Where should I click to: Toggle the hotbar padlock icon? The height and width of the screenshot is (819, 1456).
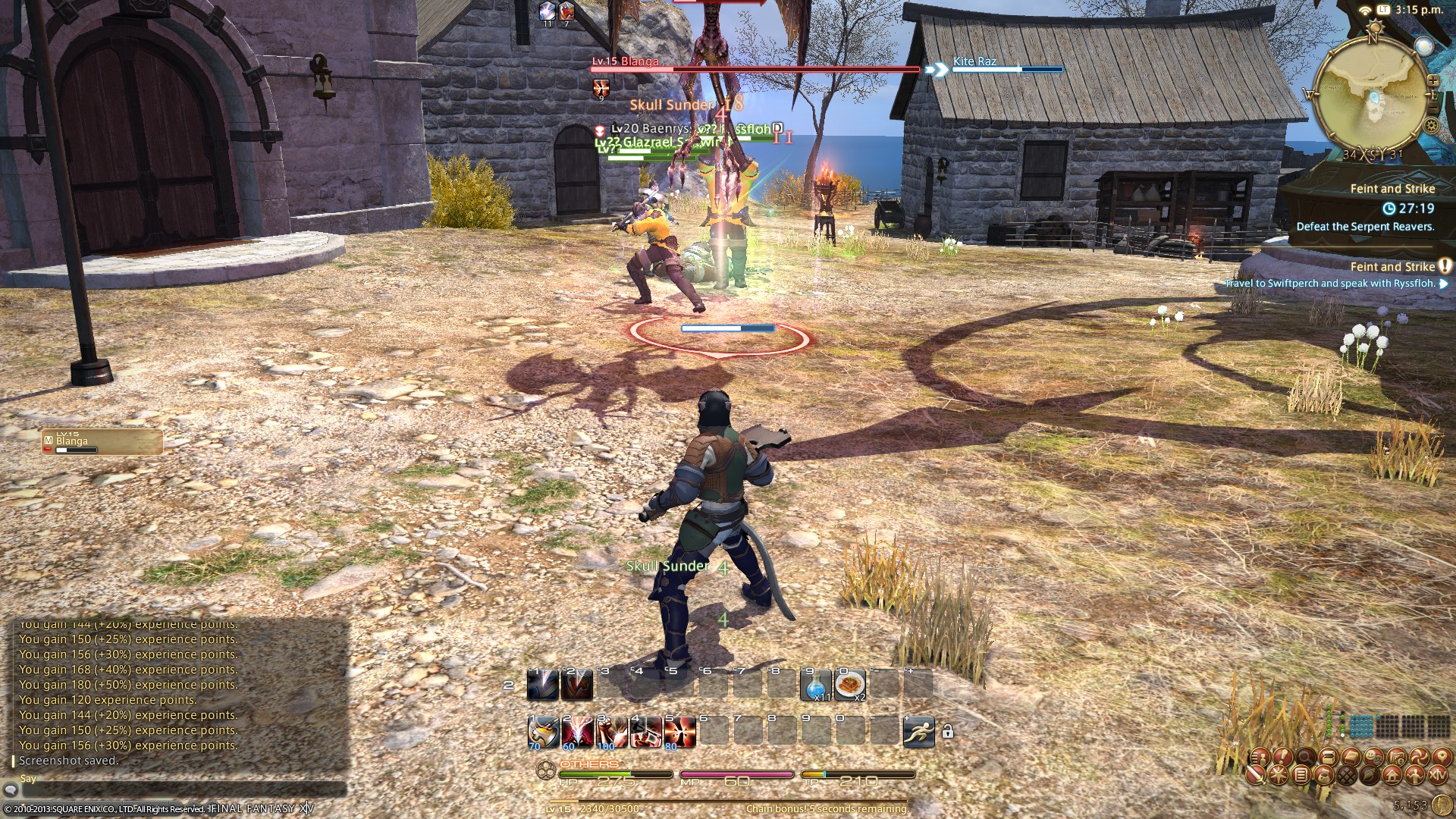(947, 732)
